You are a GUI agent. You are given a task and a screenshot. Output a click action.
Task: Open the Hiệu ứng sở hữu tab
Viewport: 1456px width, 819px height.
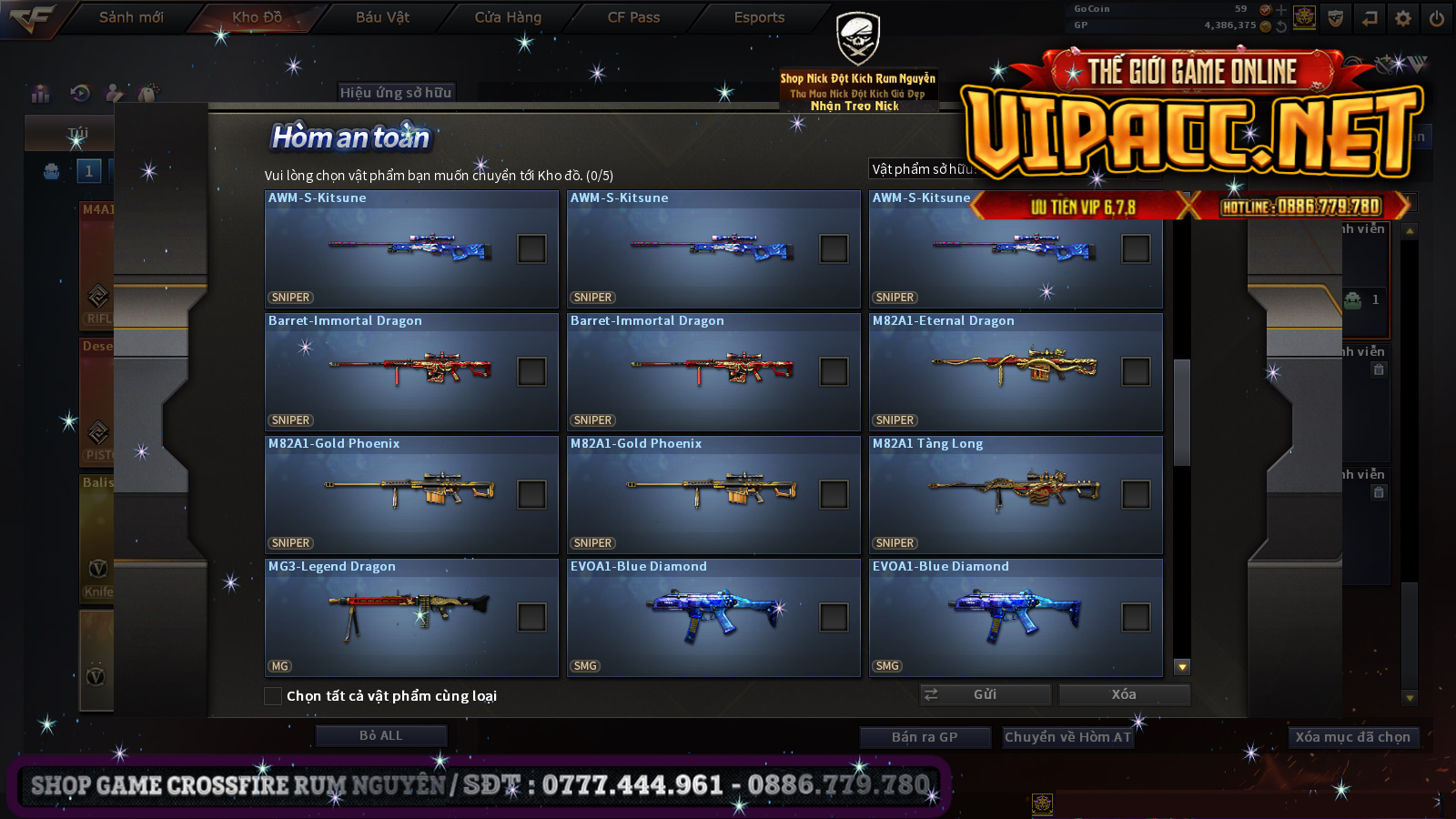[x=396, y=92]
